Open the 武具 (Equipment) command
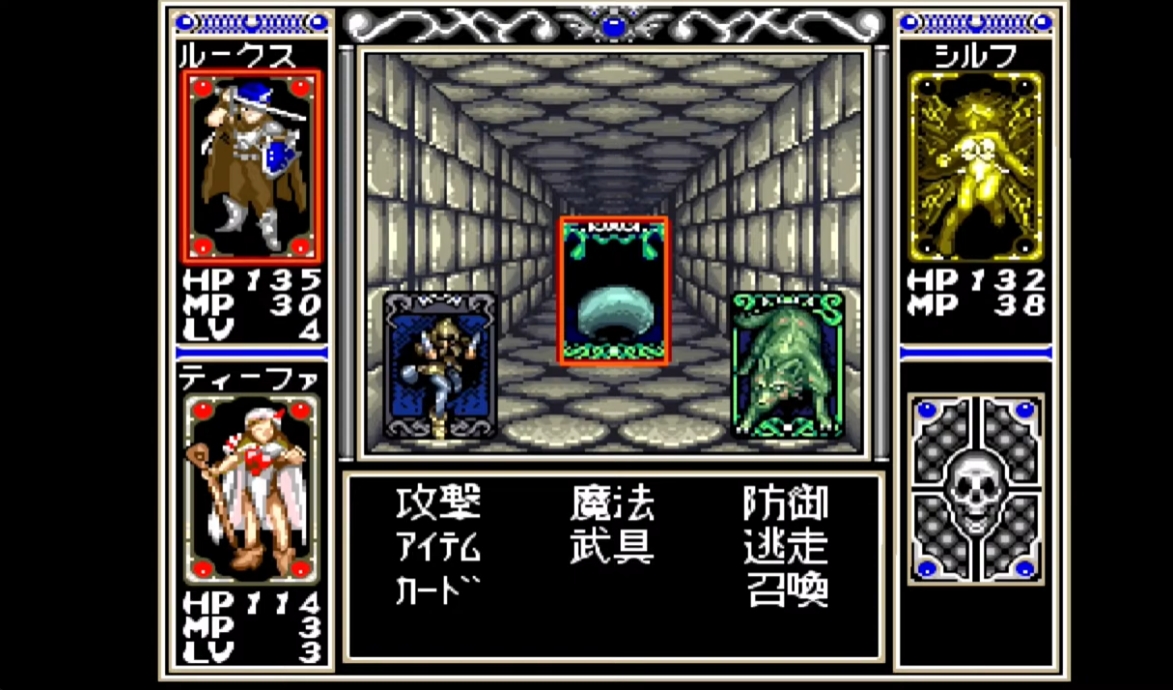Image resolution: width=1173 pixels, height=690 pixels. point(612,547)
